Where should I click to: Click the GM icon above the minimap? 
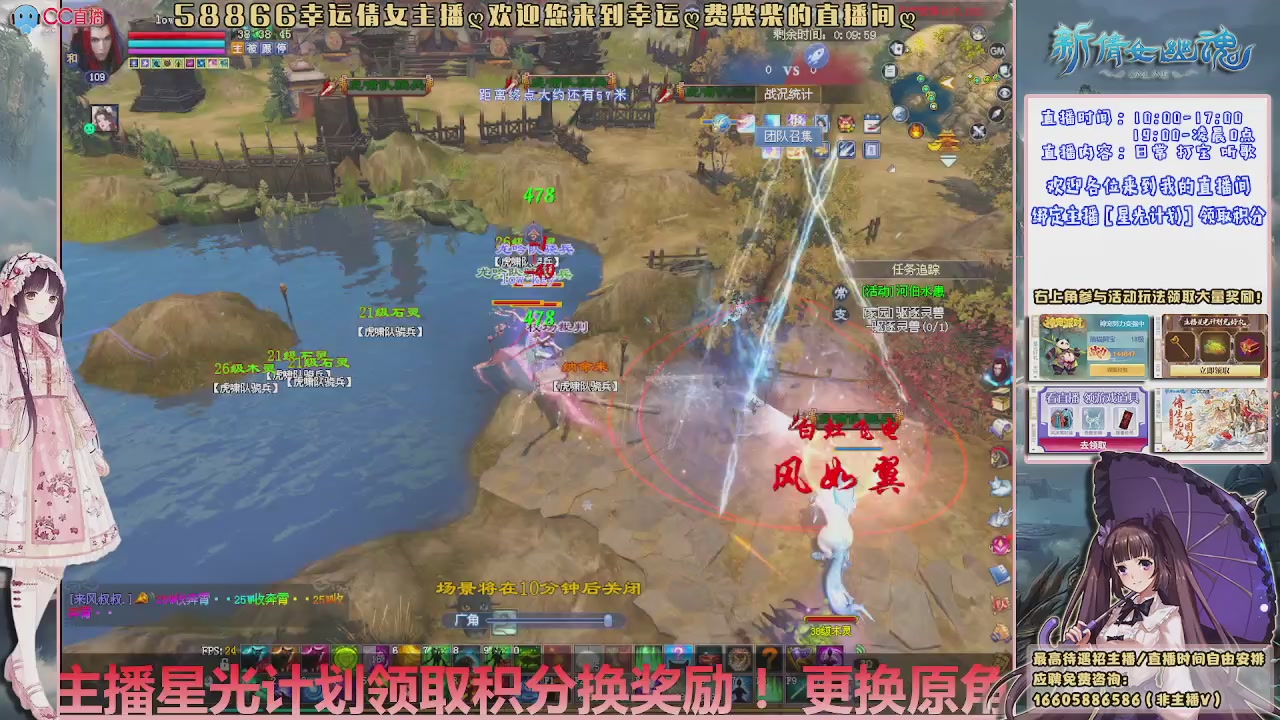(997, 50)
